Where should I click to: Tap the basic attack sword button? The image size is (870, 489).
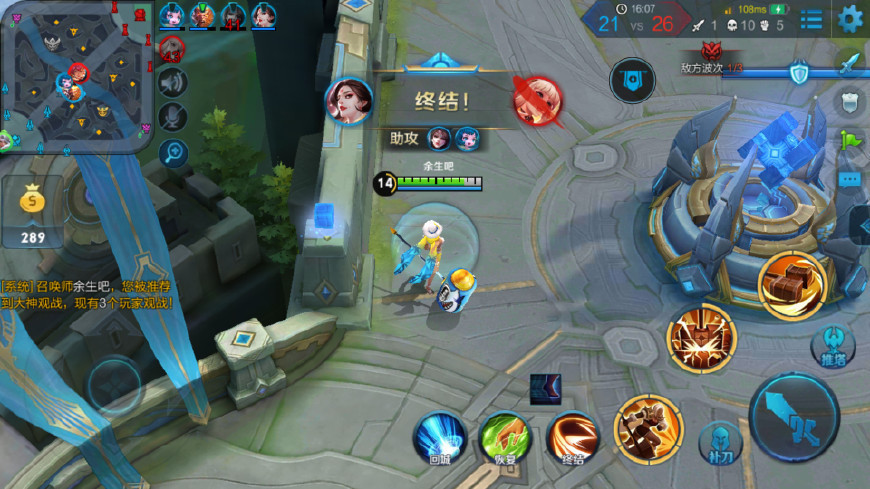tap(795, 418)
